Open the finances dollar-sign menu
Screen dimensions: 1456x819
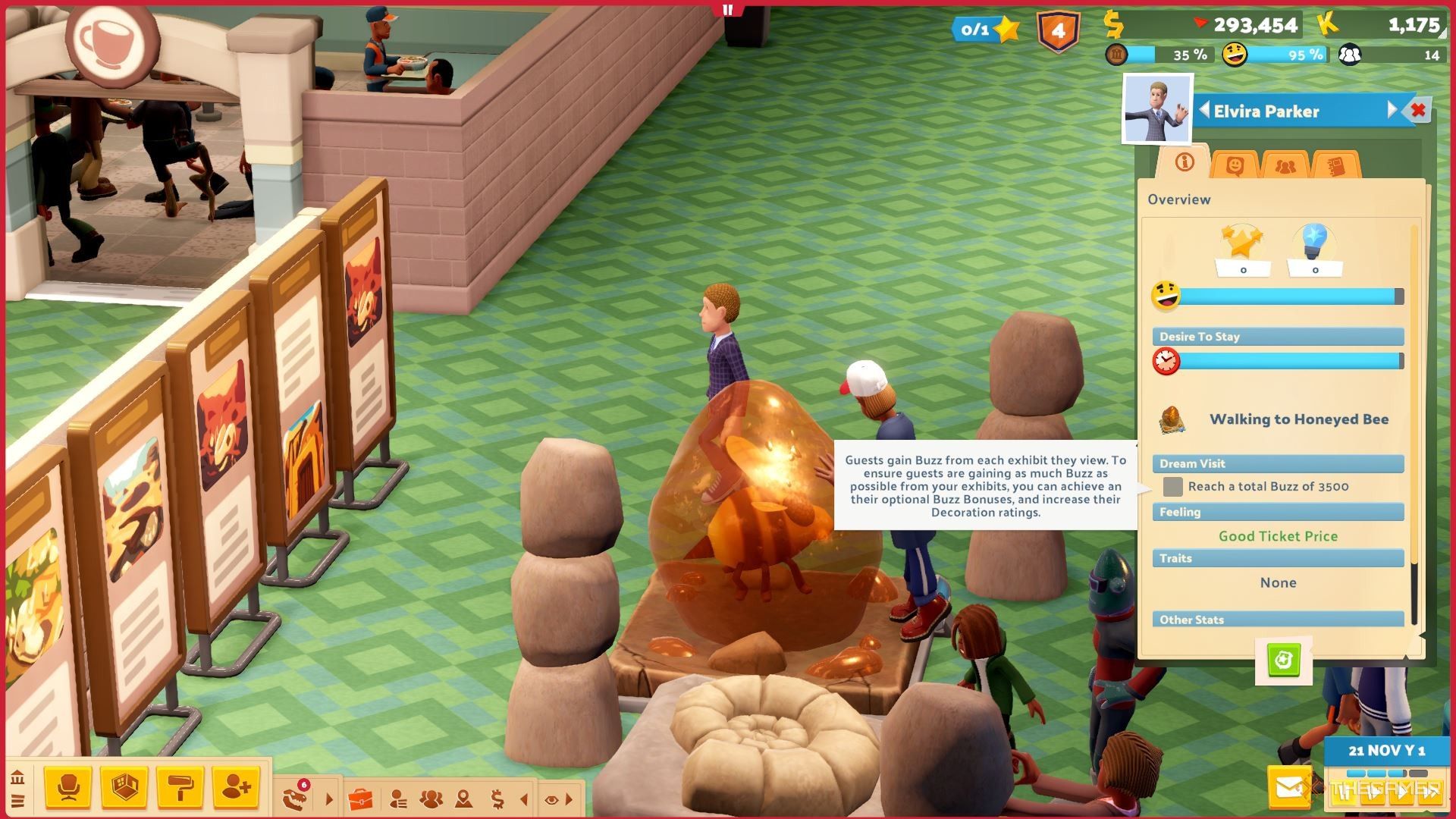[x=497, y=799]
